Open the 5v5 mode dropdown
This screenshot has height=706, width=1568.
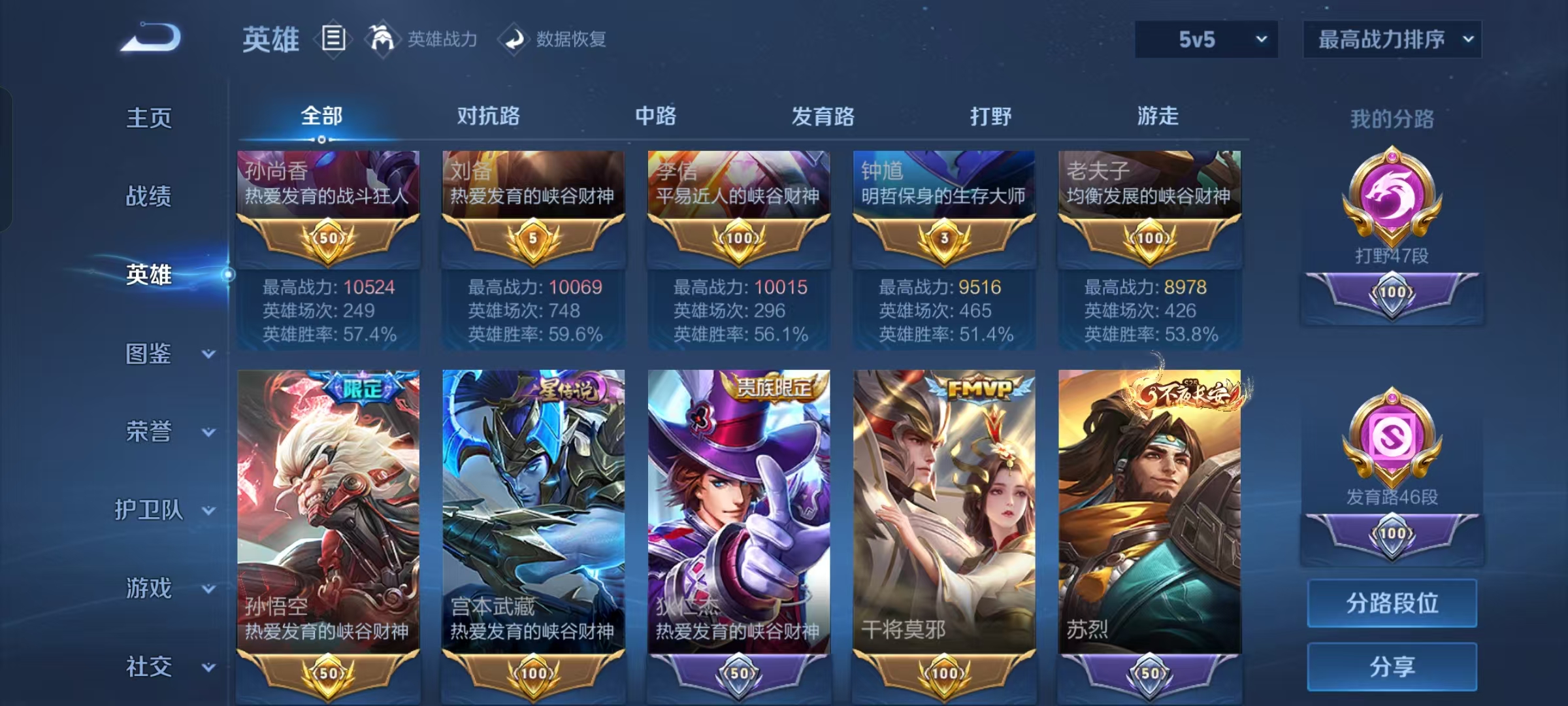pos(1206,39)
